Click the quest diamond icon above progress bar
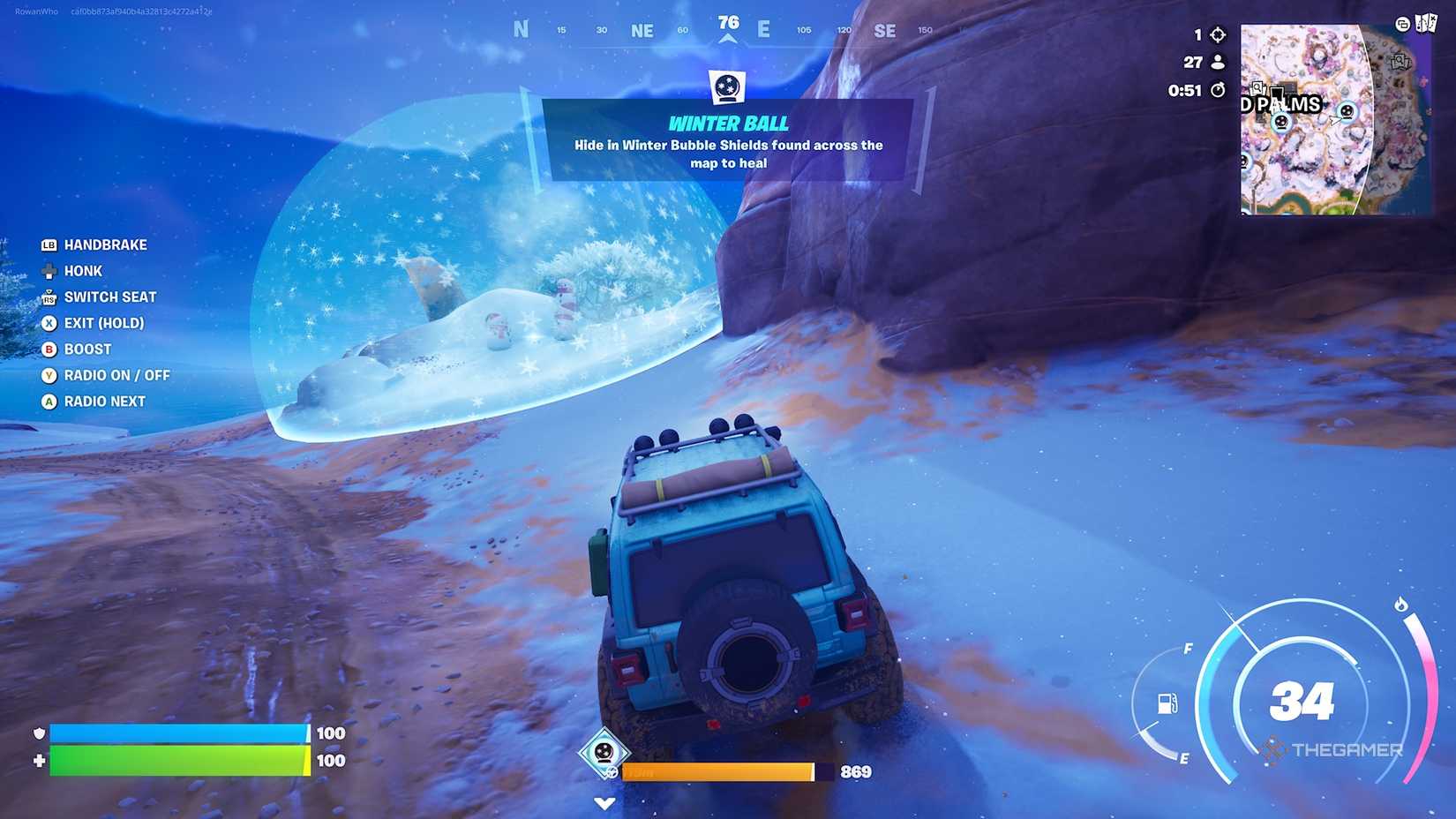This screenshot has width=1456, height=819. (604, 752)
